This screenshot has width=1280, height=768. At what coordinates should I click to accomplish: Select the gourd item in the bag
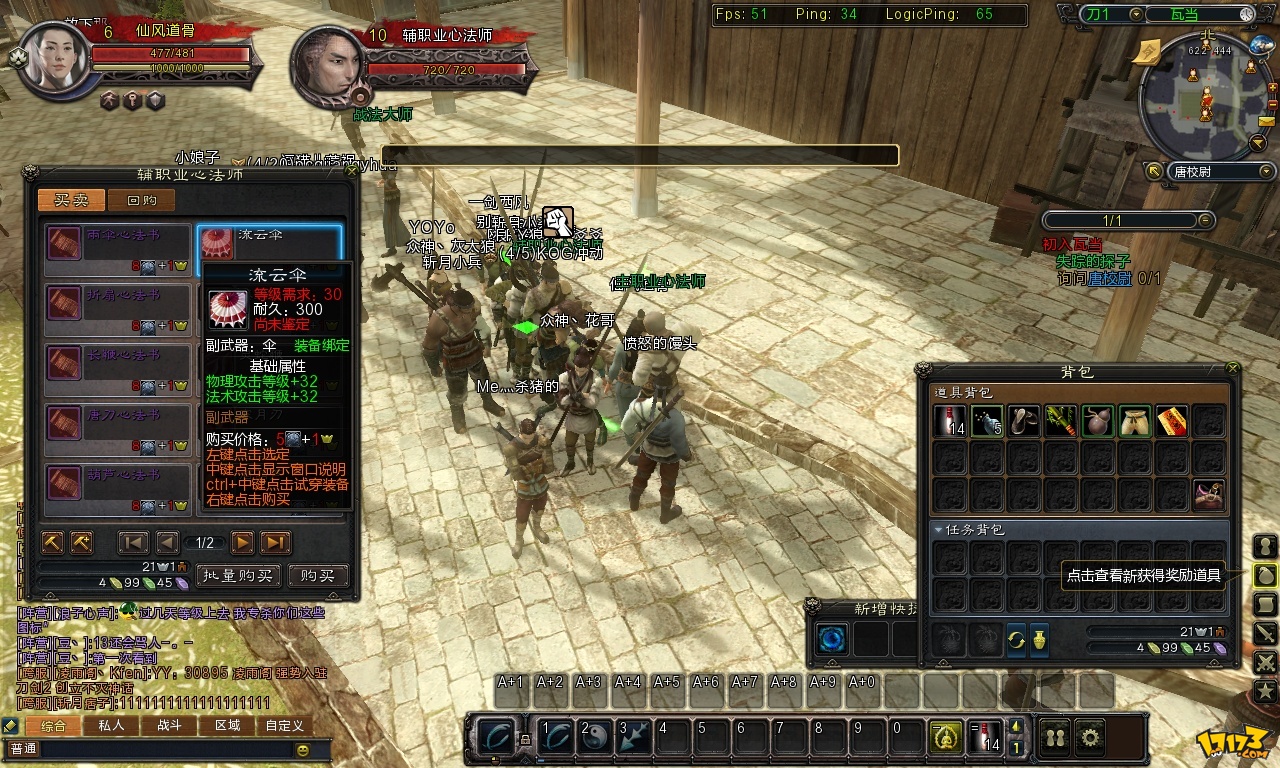[x=1097, y=421]
